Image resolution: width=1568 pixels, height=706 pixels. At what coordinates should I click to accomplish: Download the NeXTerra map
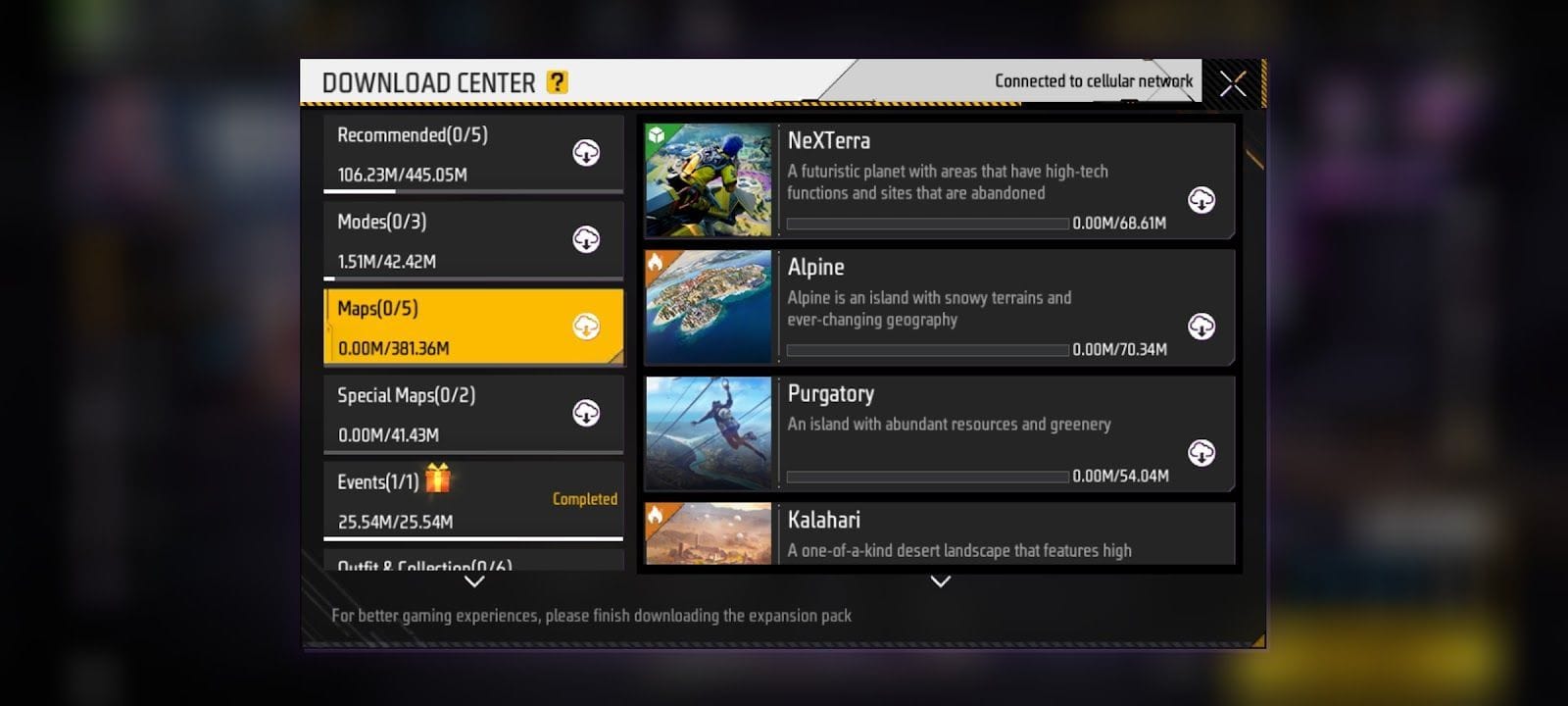click(x=1201, y=200)
